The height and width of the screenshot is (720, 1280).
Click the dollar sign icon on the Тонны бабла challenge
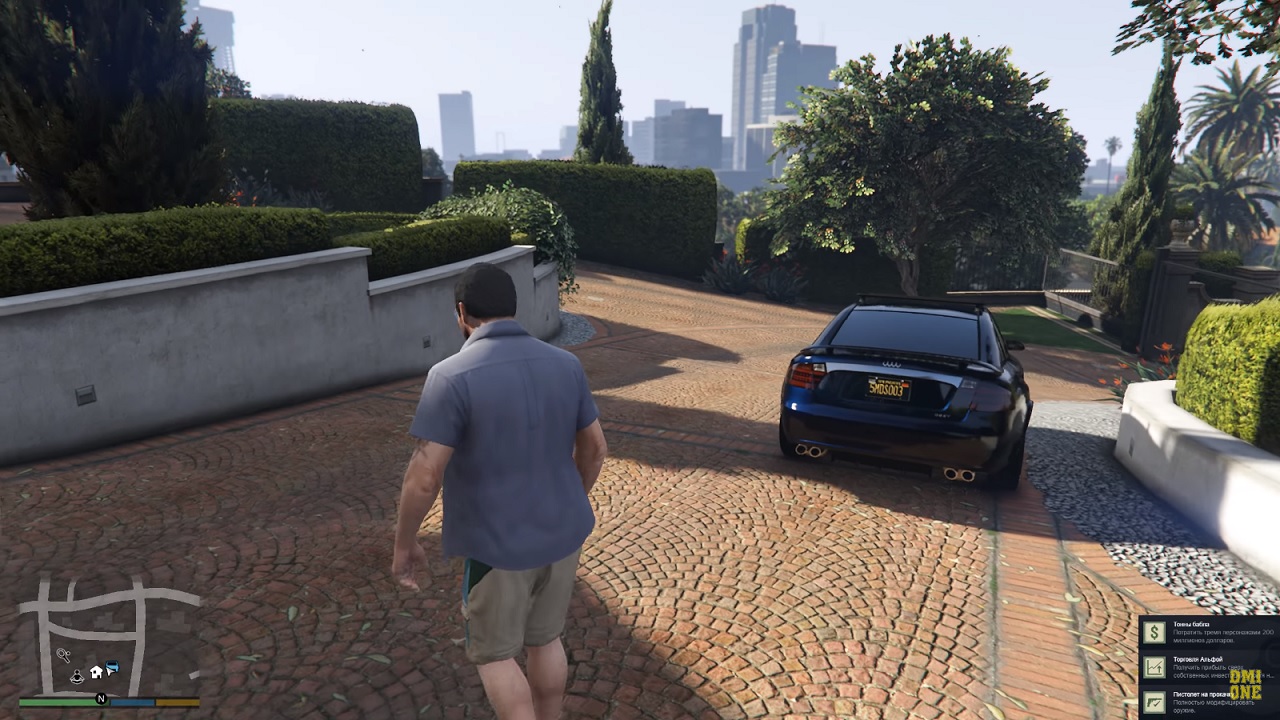1155,632
